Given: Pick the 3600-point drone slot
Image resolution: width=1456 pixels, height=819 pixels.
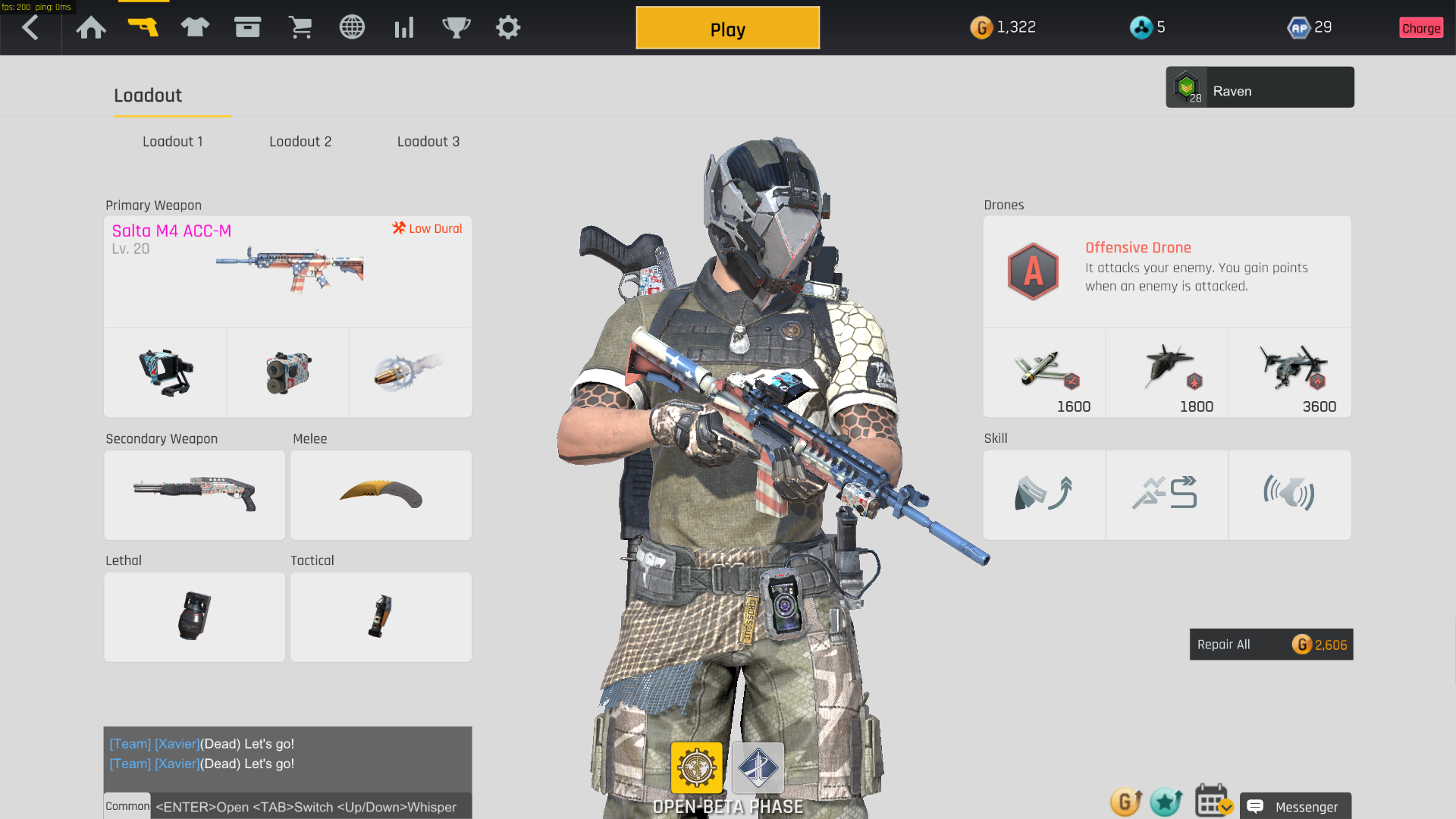Looking at the screenshot, I should coord(1290,372).
